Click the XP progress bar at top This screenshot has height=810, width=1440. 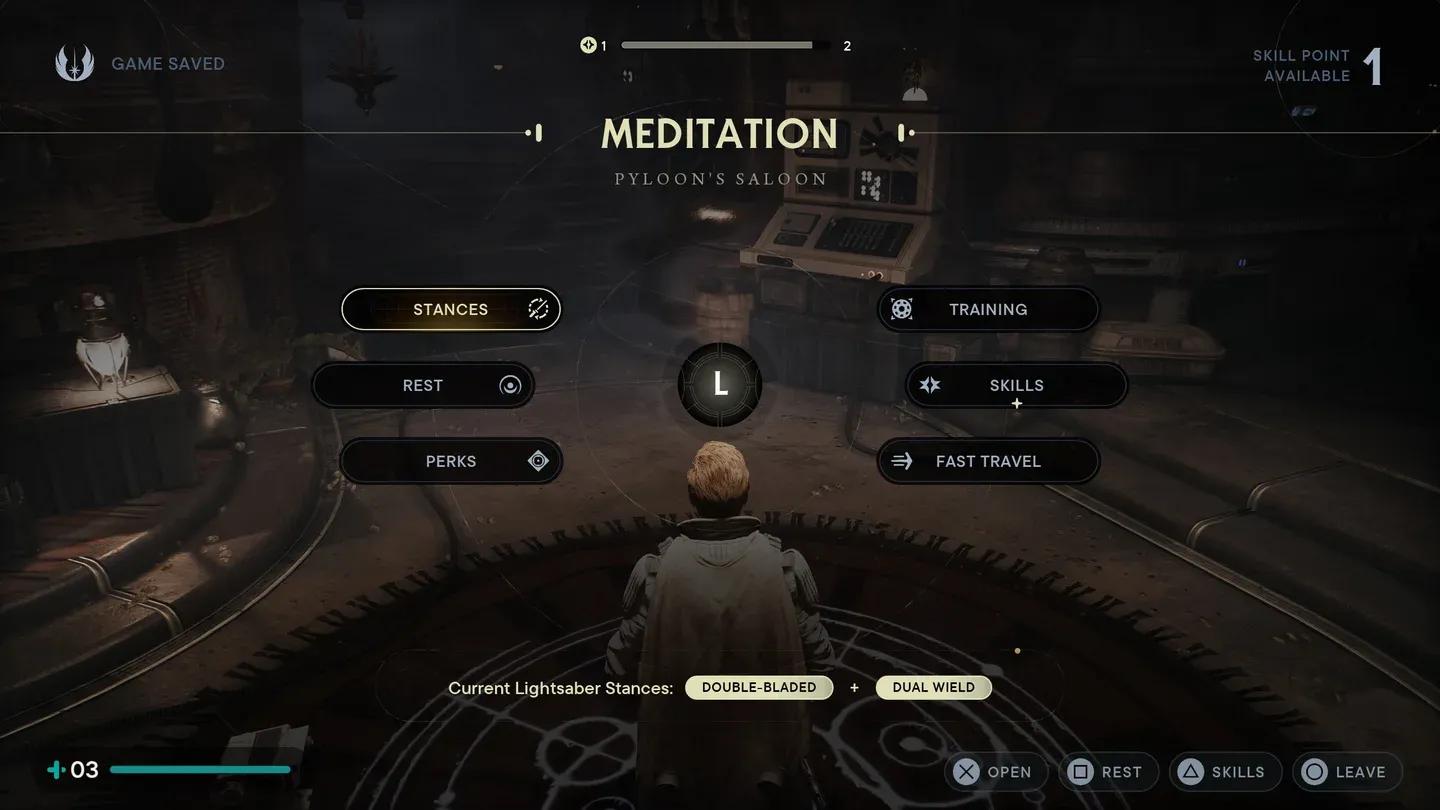click(725, 44)
